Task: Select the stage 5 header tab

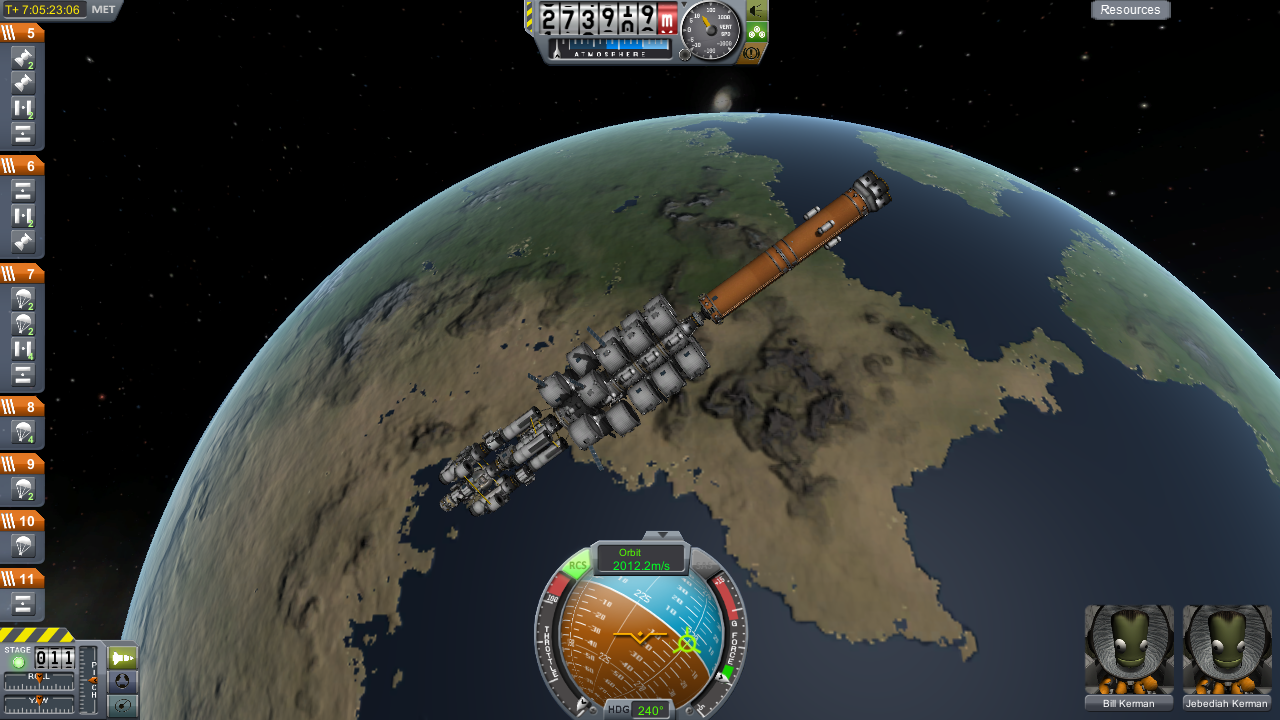Action: tap(22, 33)
